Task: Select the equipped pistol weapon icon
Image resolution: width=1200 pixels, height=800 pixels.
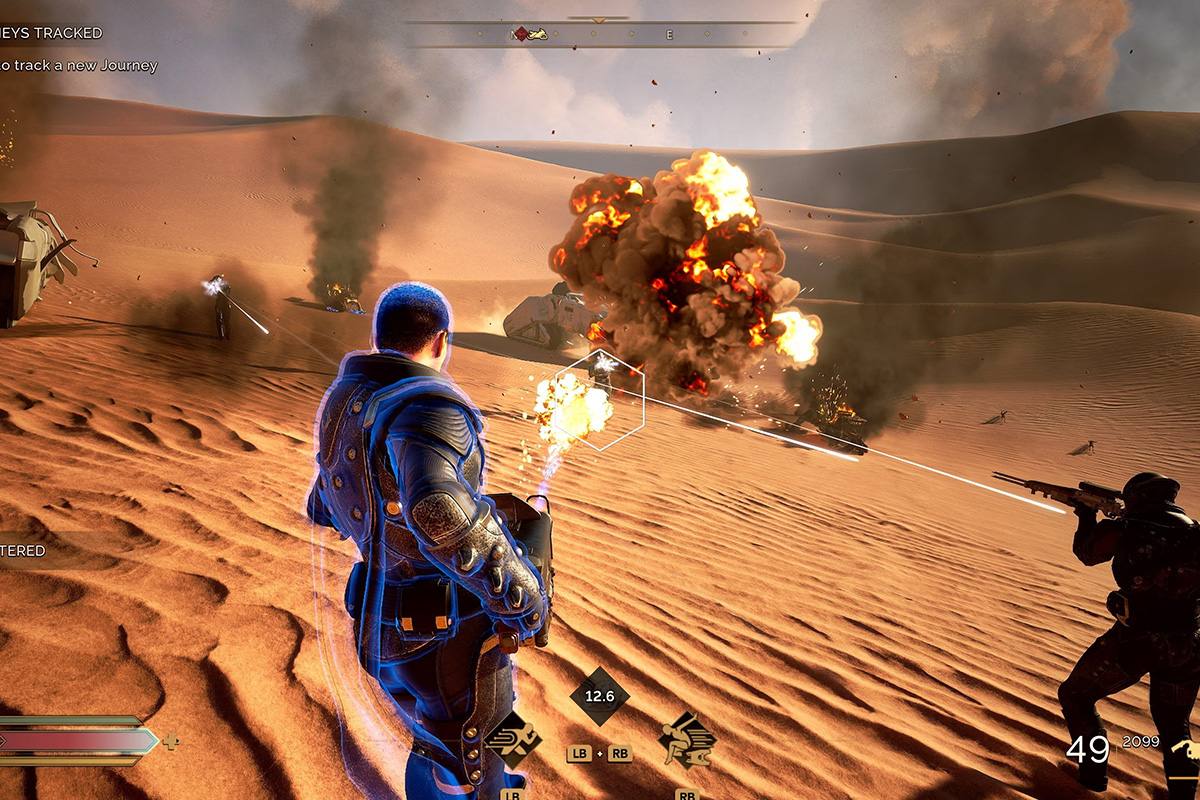Action: pos(1185,752)
